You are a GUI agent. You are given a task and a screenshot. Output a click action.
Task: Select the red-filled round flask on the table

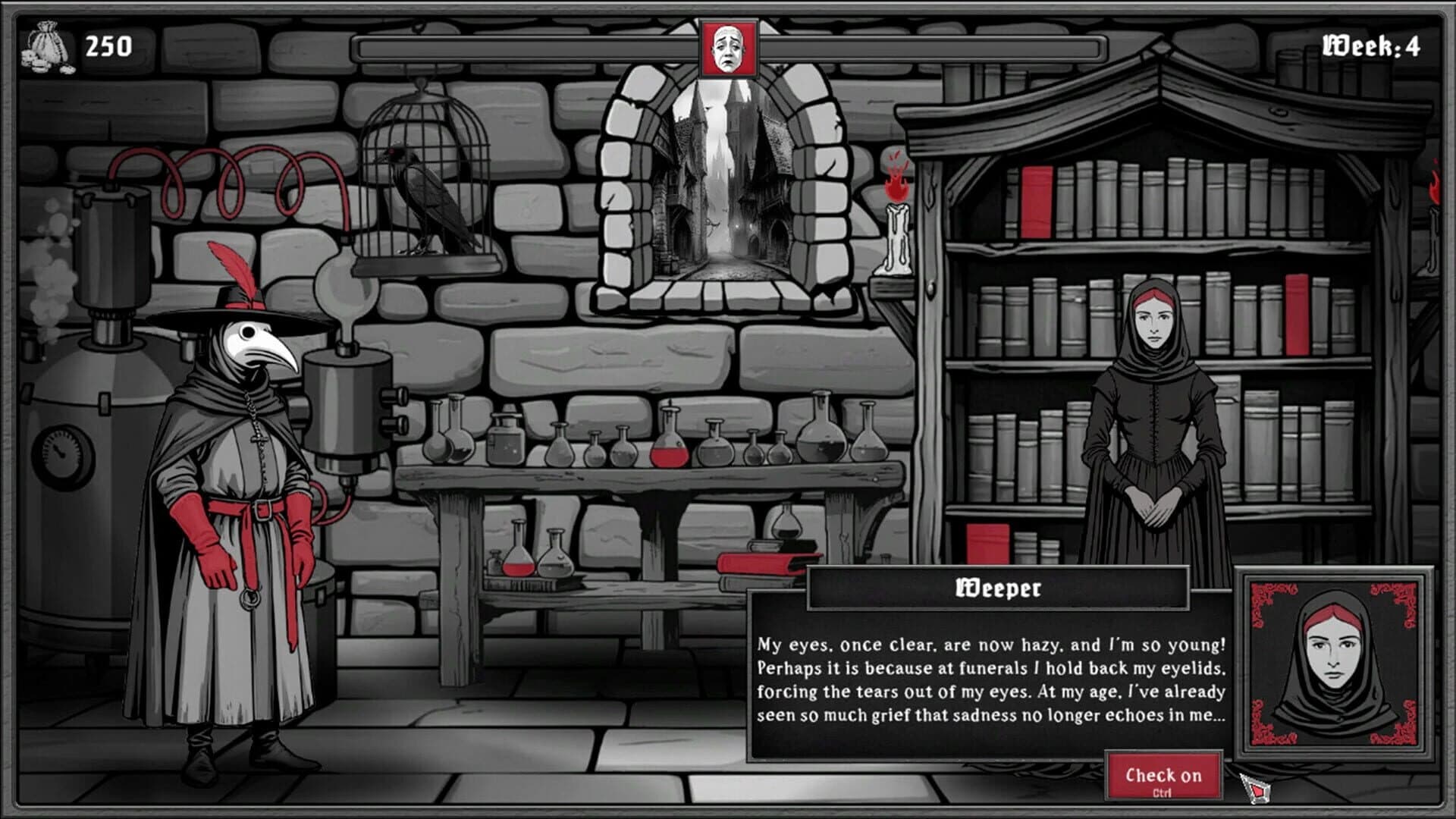click(670, 455)
